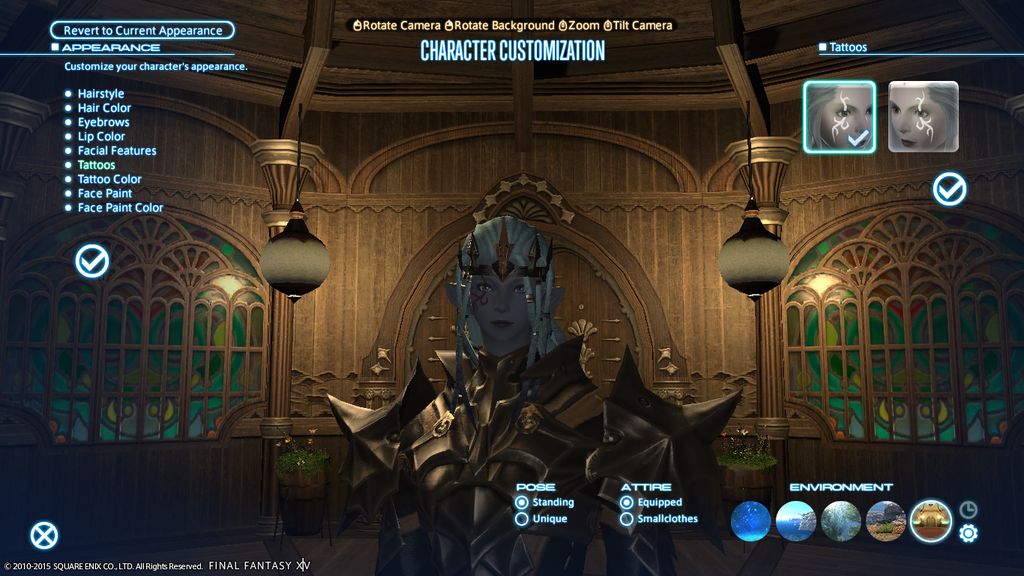This screenshot has height=576, width=1024.
Task: Select Facial Features entry
Action: [117, 151]
